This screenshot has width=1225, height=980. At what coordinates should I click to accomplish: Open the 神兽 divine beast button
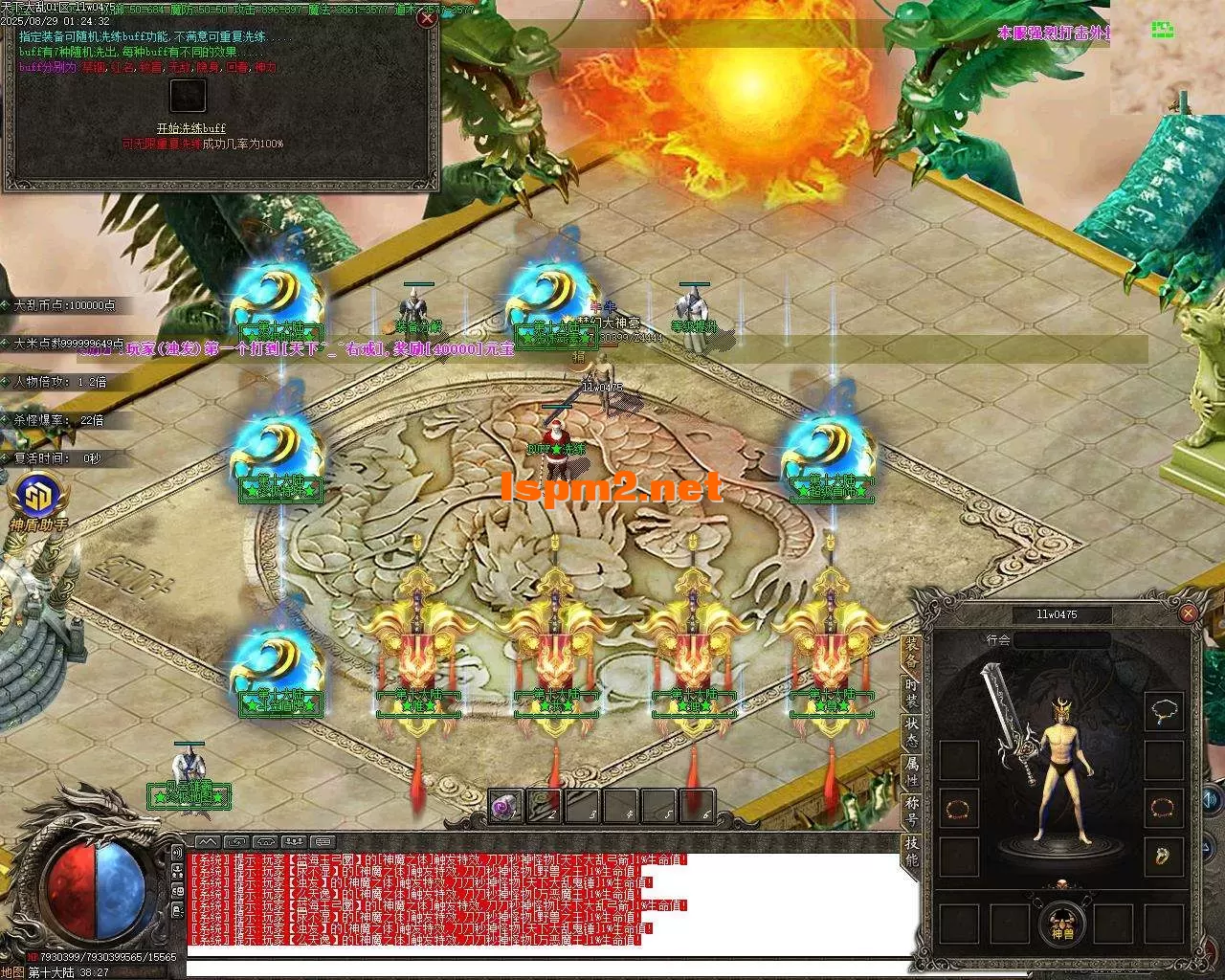pyautogui.click(x=1062, y=924)
